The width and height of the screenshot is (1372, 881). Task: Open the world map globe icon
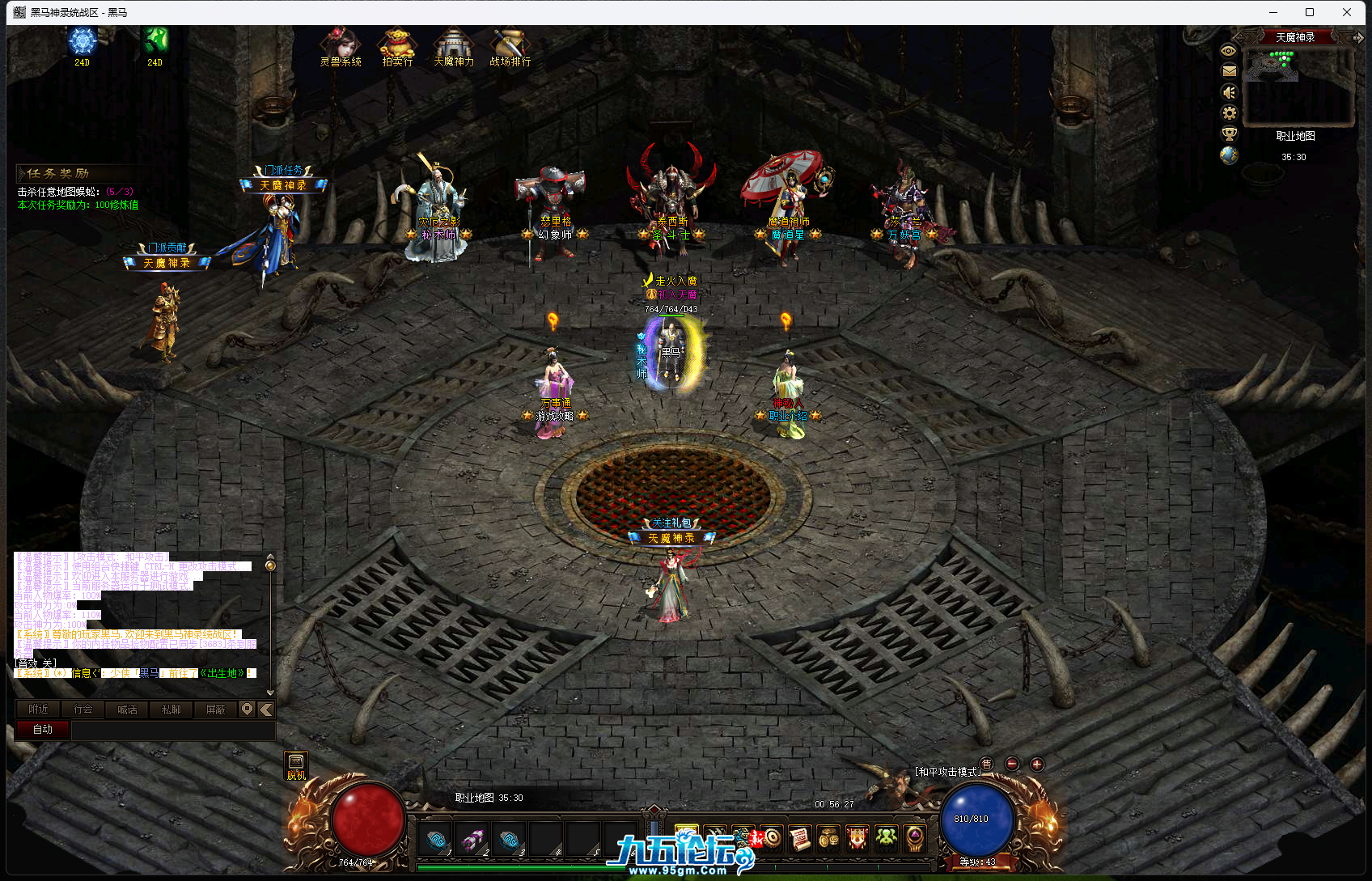(x=1229, y=156)
